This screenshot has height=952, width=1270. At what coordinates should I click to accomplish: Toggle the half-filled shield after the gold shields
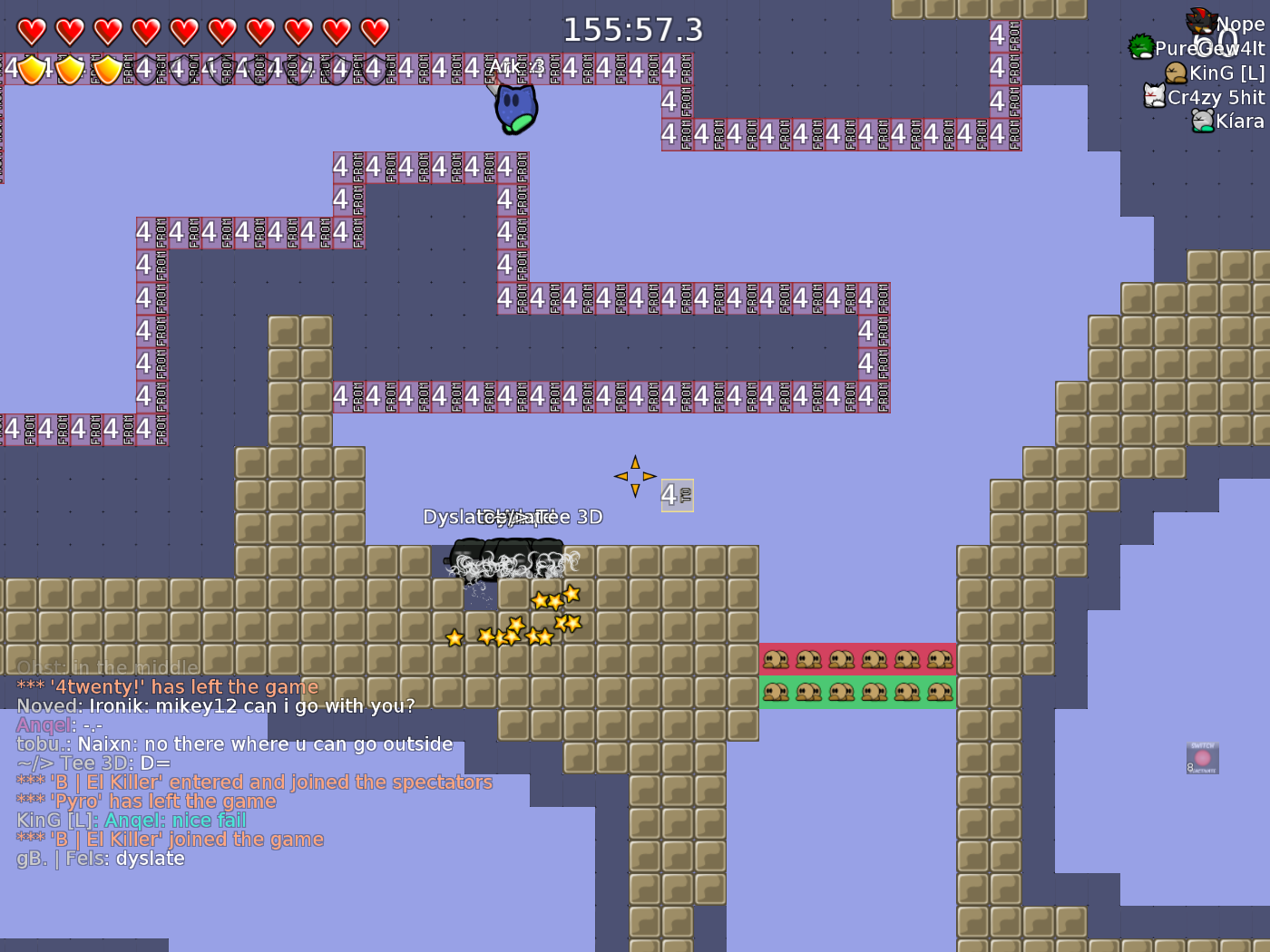coord(145,69)
